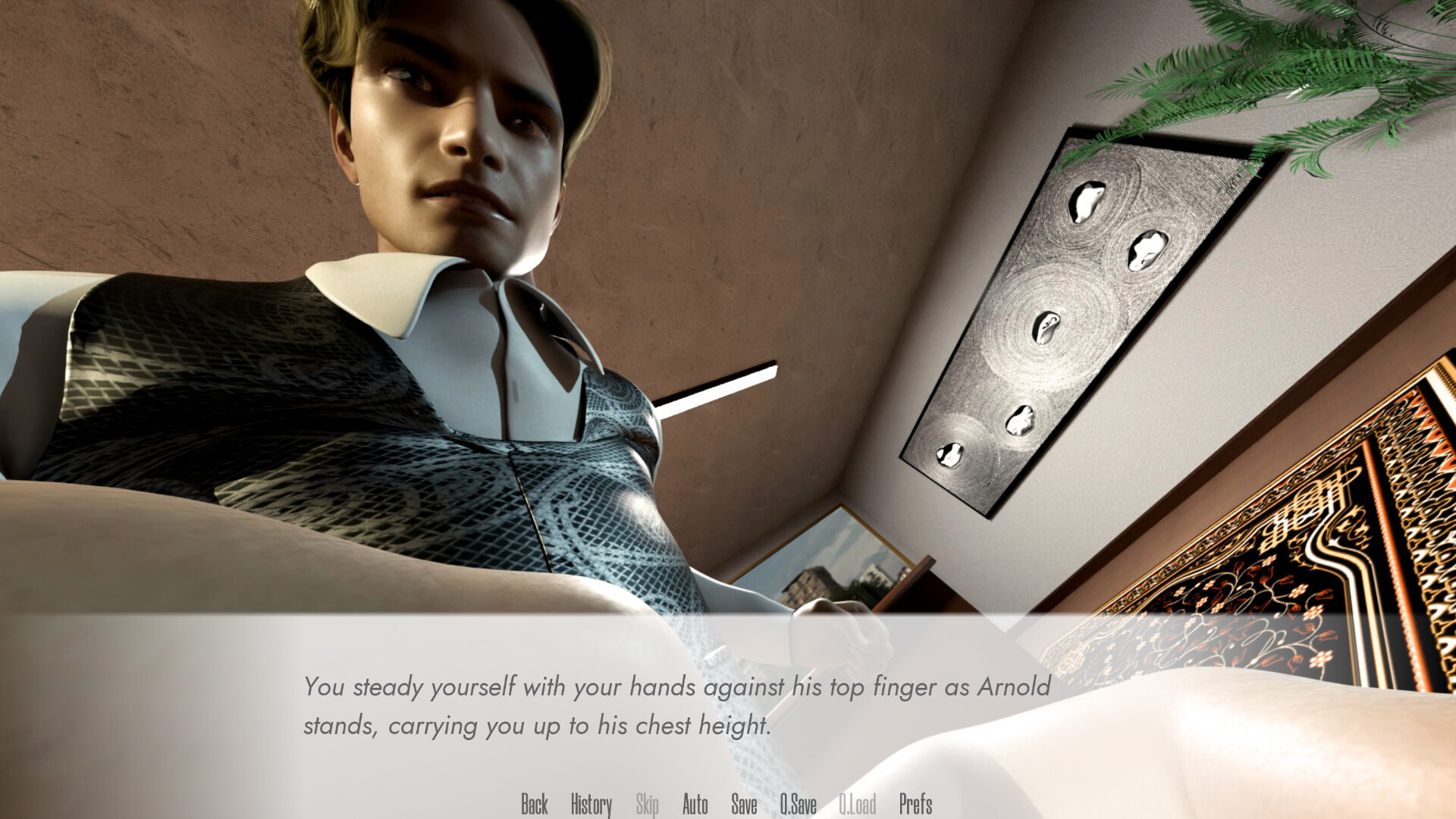Click Back to rewind the story
The height and width of the screenshot is (819, 1456).
pos(535,805)
